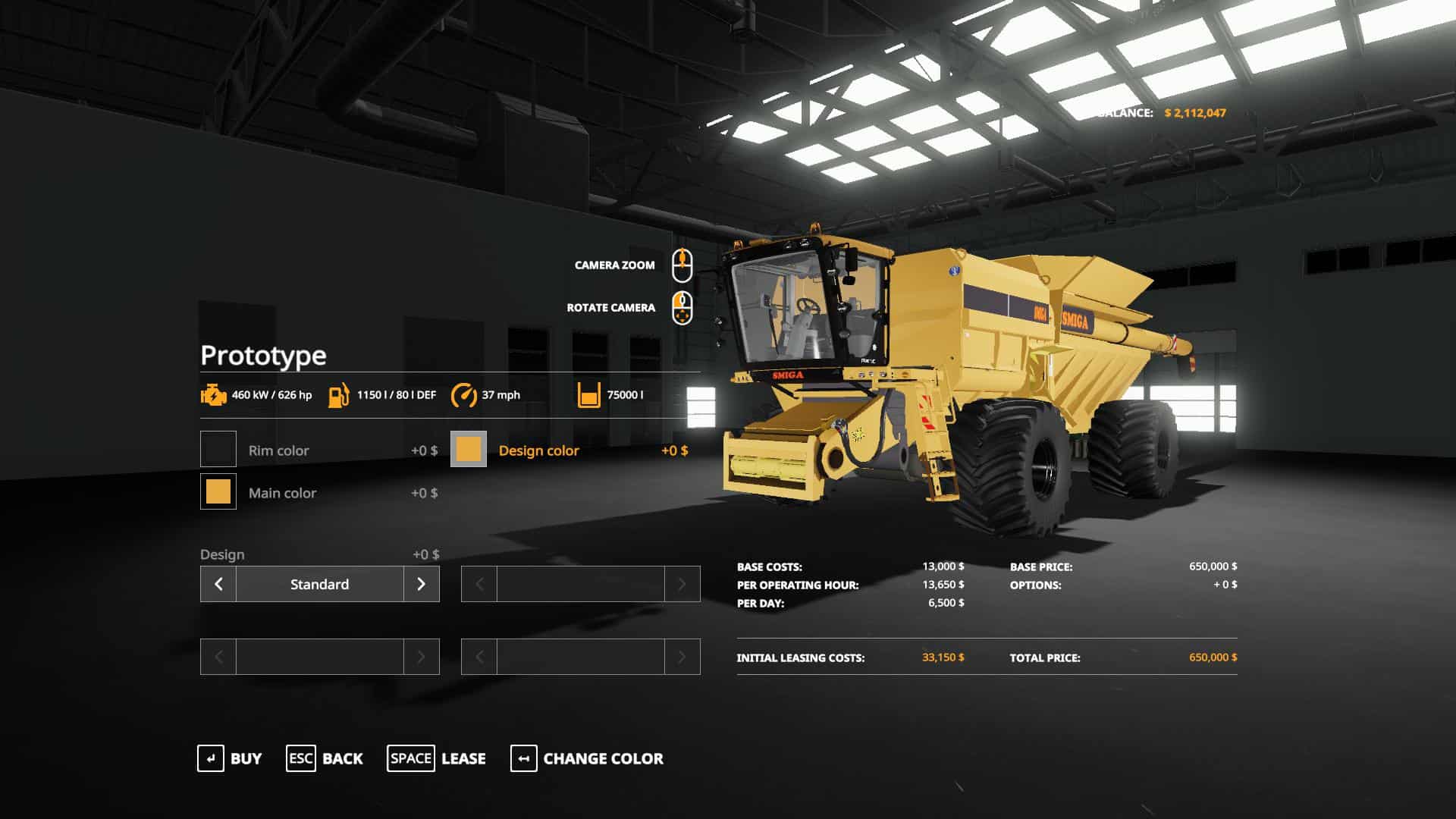The image size is (1456, 819).
Task: Switch Design to the next option
Action: tap(422, 584)
